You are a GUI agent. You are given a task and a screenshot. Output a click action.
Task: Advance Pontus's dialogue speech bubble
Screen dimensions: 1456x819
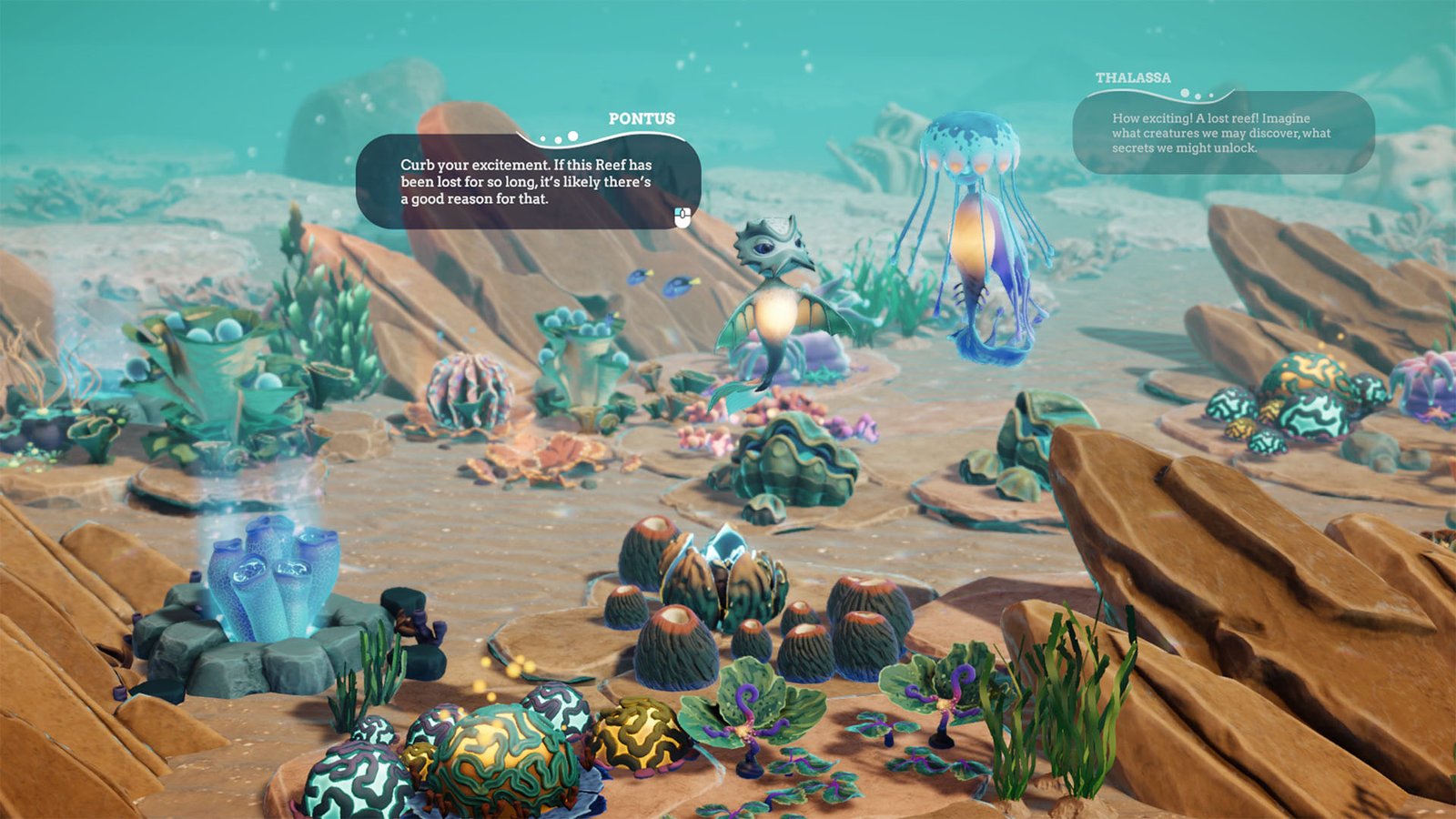click(683, 216)
